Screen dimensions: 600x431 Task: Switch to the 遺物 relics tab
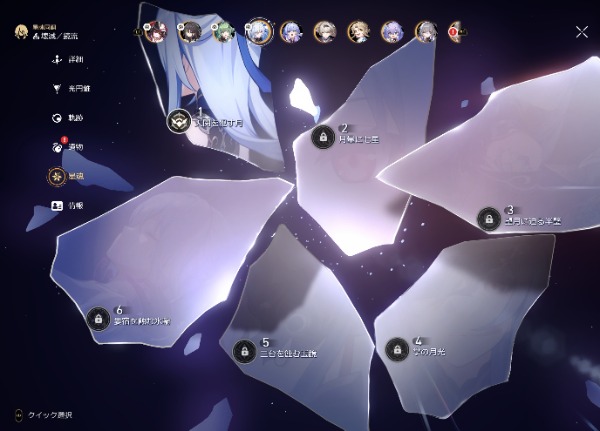click(58, 147)
